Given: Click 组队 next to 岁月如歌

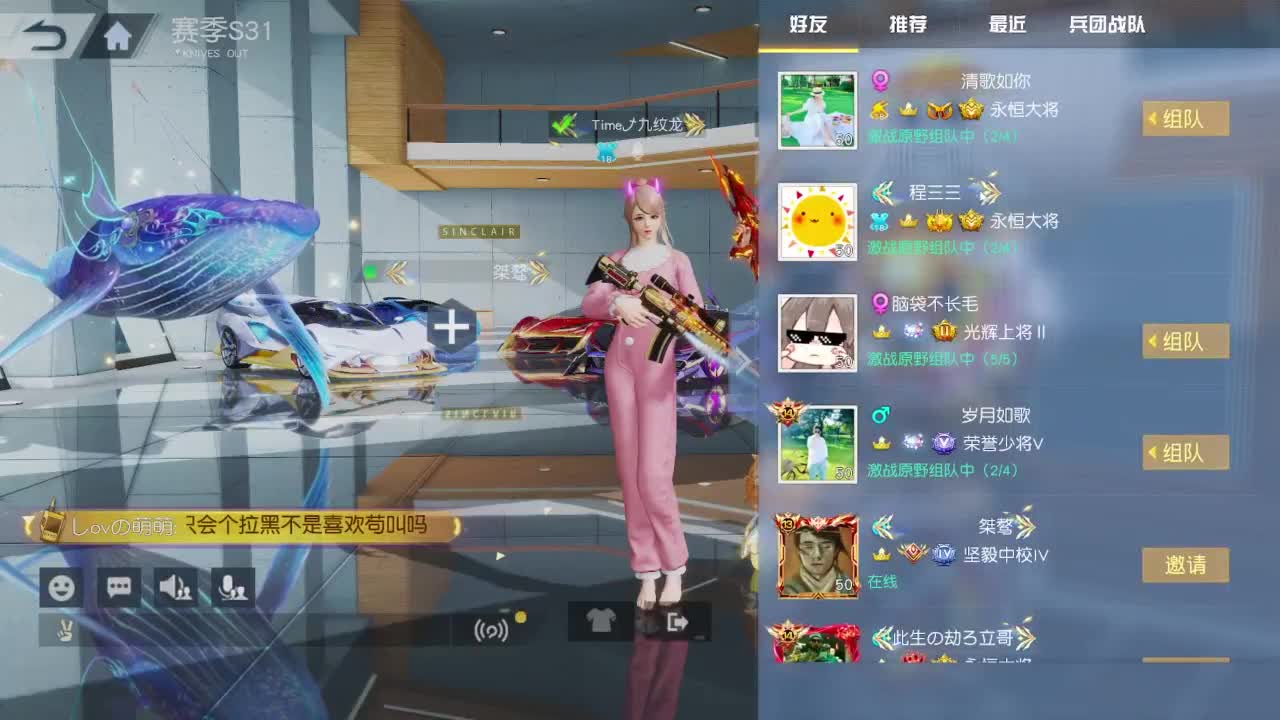Looking at the screenshot, I should point(1186,453).
